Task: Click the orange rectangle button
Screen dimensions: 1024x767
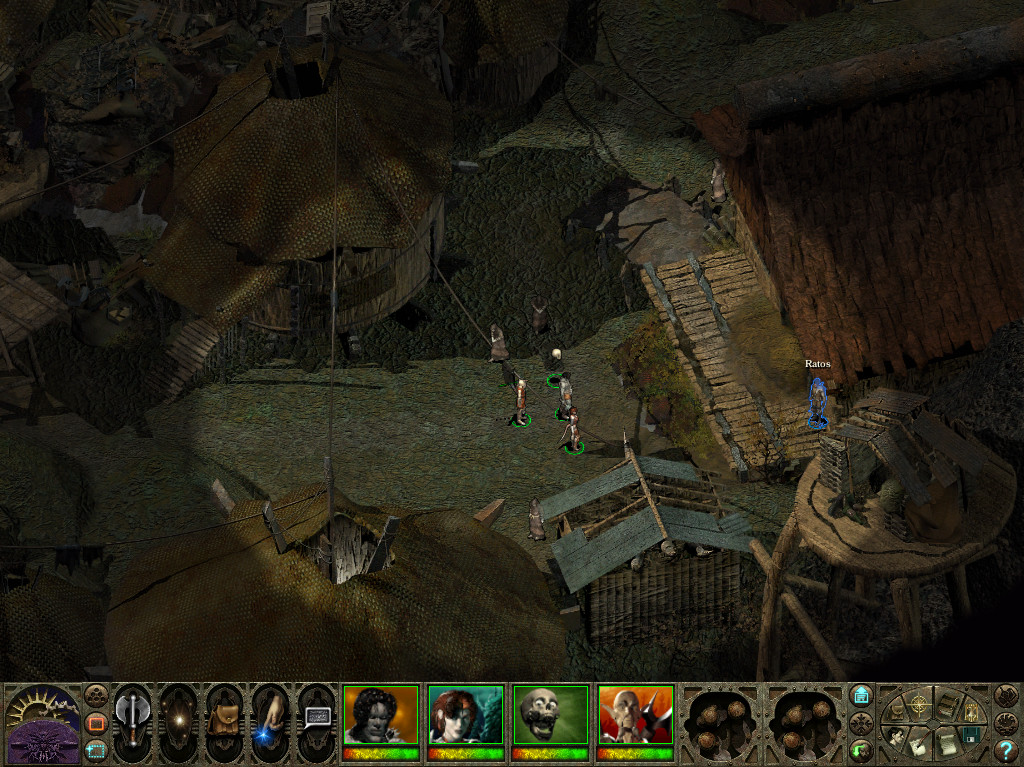Action: click(x=96, y=722)
